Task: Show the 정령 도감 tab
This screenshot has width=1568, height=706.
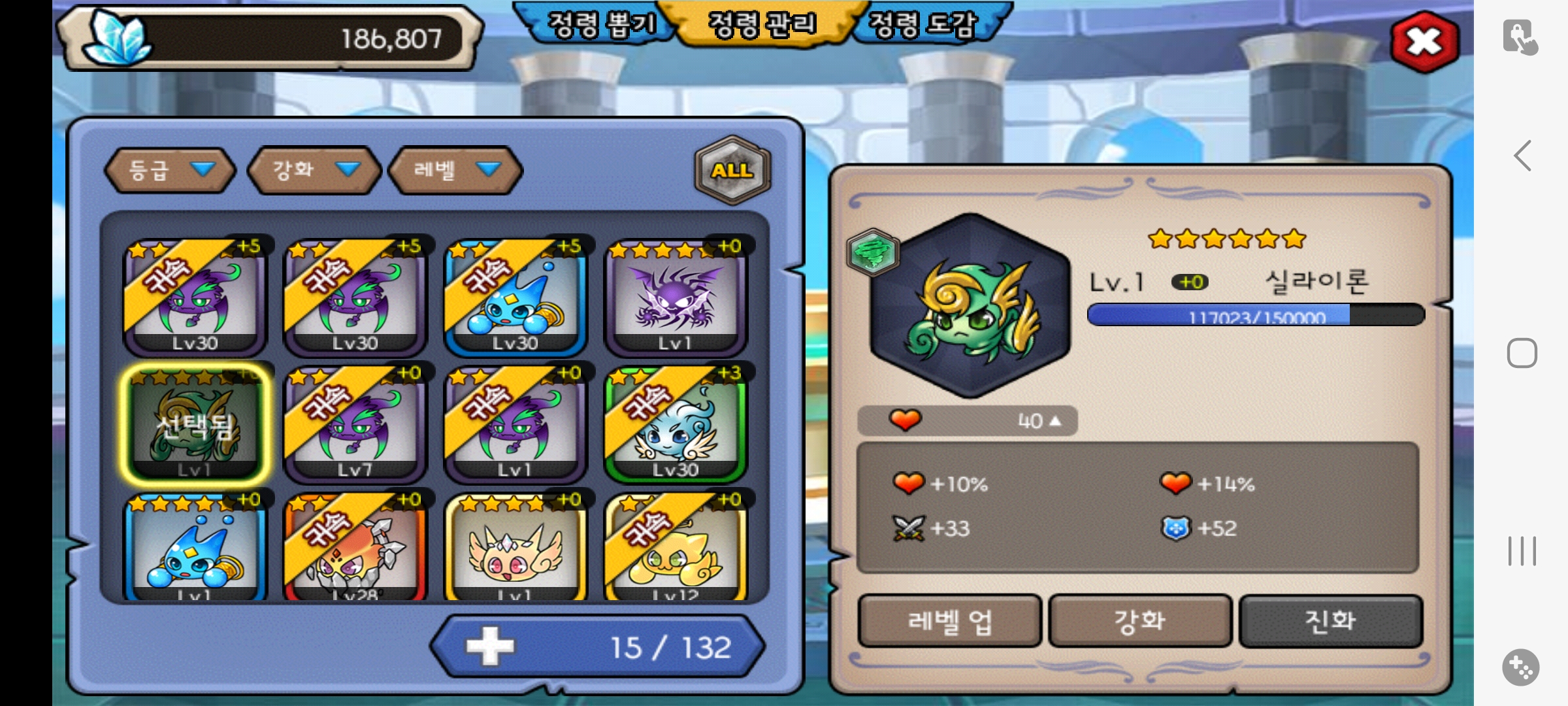Action: pos(923,25)
